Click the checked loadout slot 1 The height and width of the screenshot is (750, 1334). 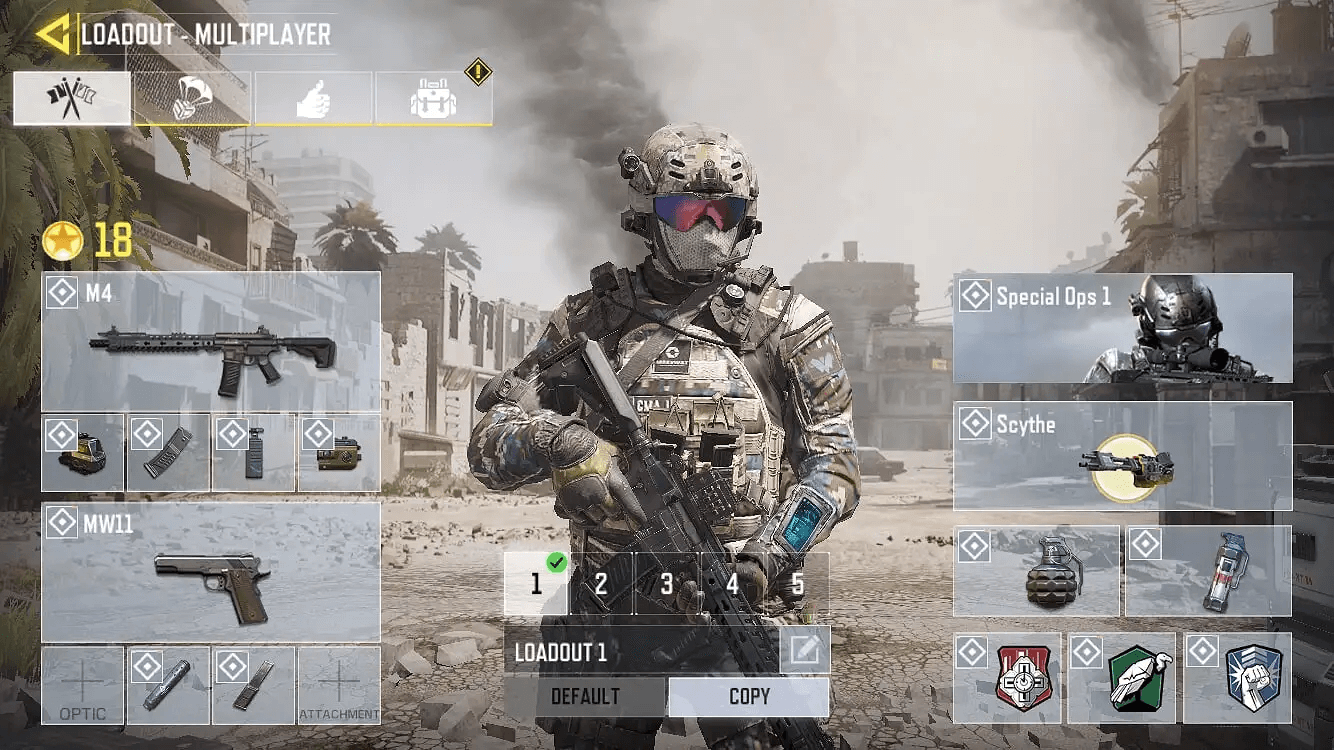535,583
